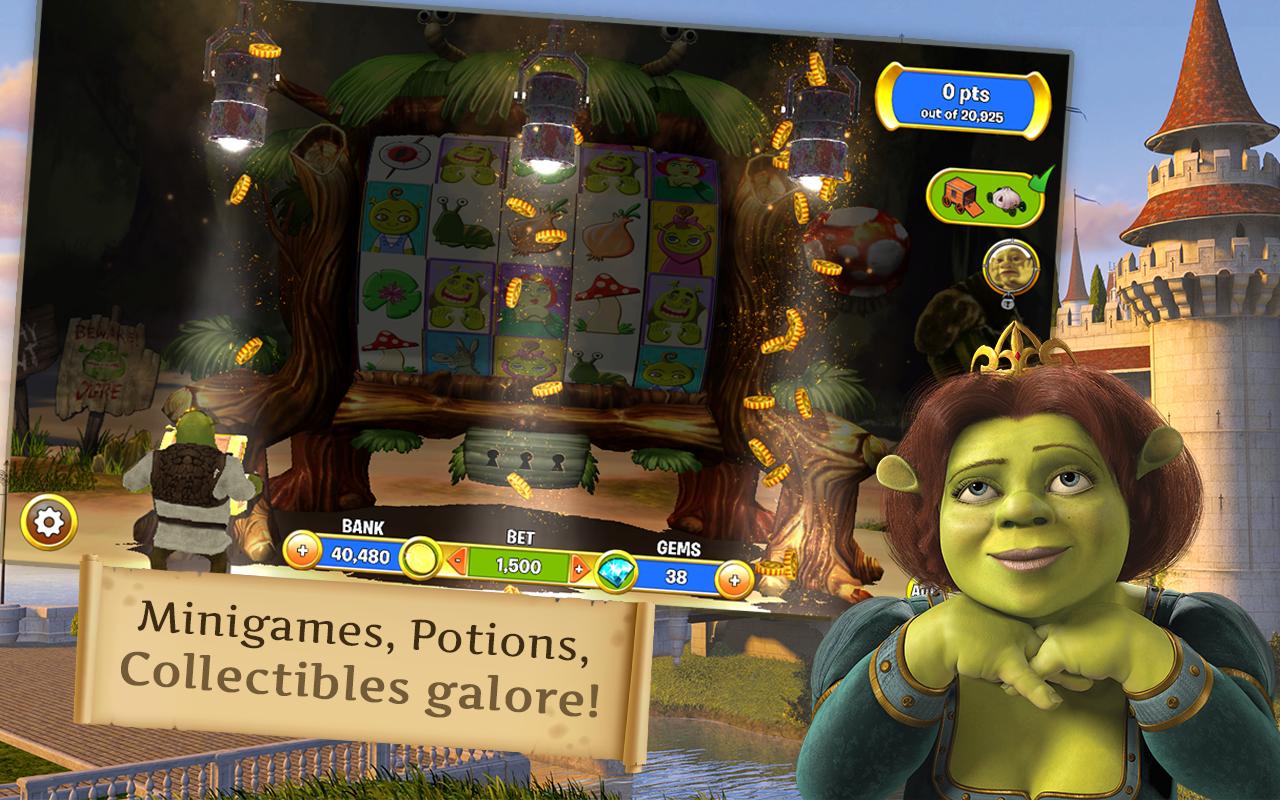Viewport: 1280px width, 800px height.
Task: Click the keyhole chest below the slot machine
Action: [525, 460]
